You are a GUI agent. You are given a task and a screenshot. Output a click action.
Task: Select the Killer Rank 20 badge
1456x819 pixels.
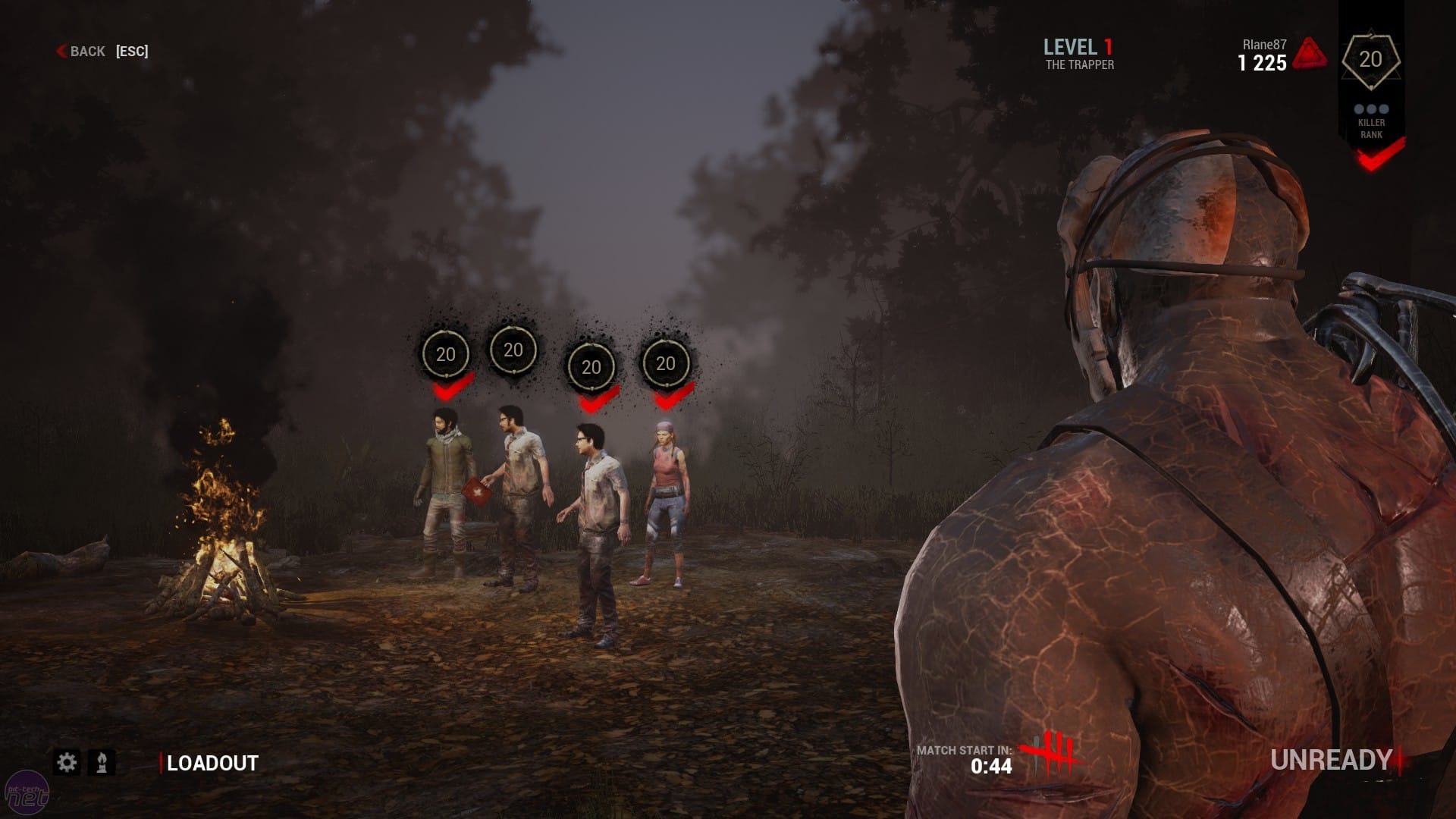coord(1370,60)
